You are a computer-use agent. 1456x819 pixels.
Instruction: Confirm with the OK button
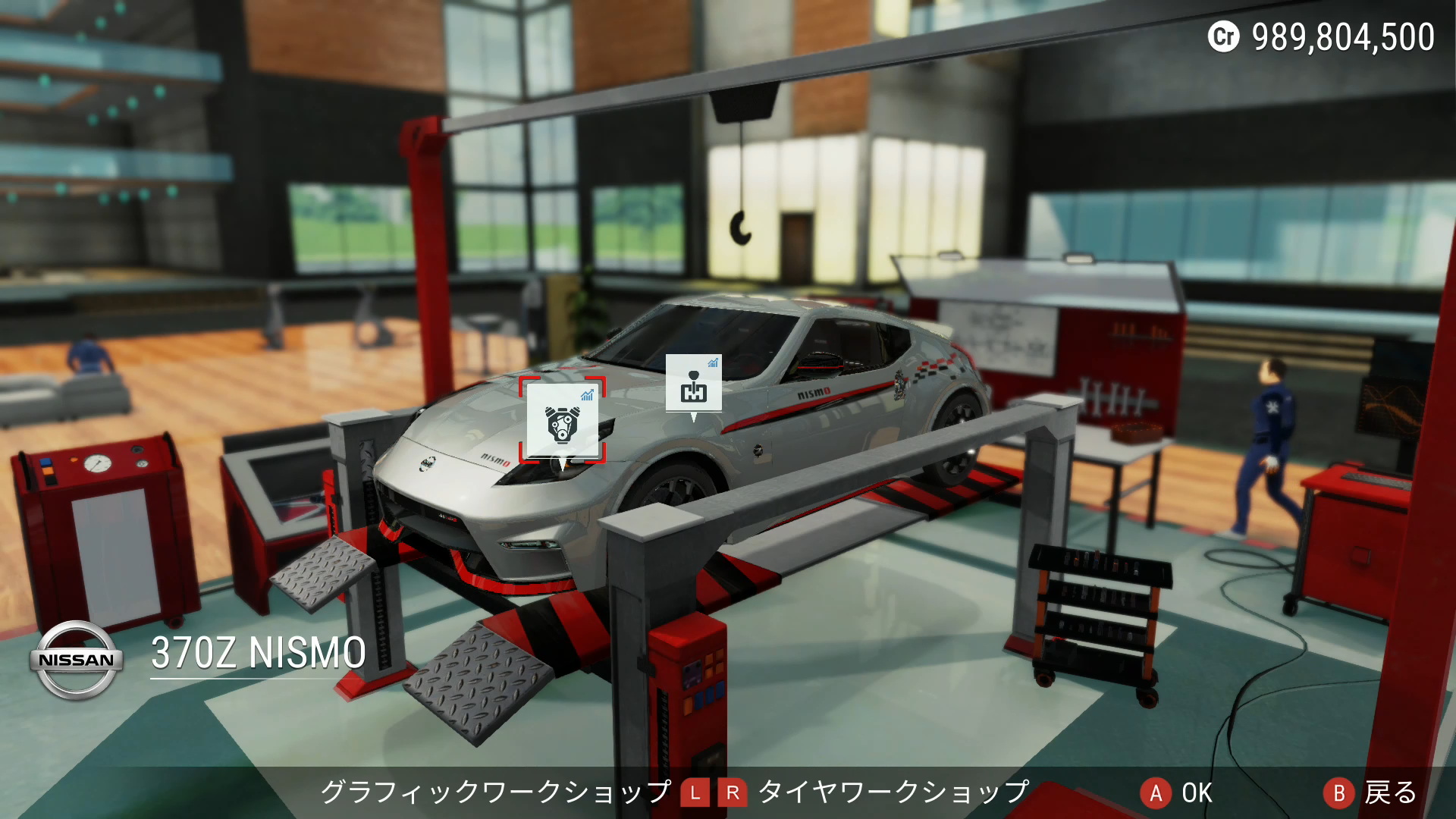pos(1177,793)
